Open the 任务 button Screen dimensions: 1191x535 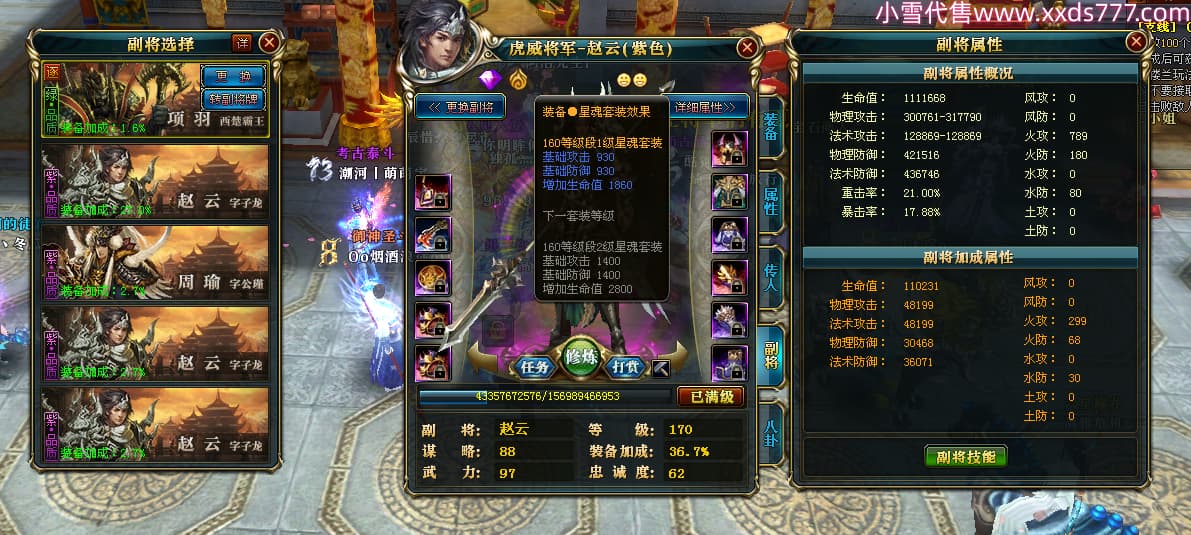coord(535,367)
